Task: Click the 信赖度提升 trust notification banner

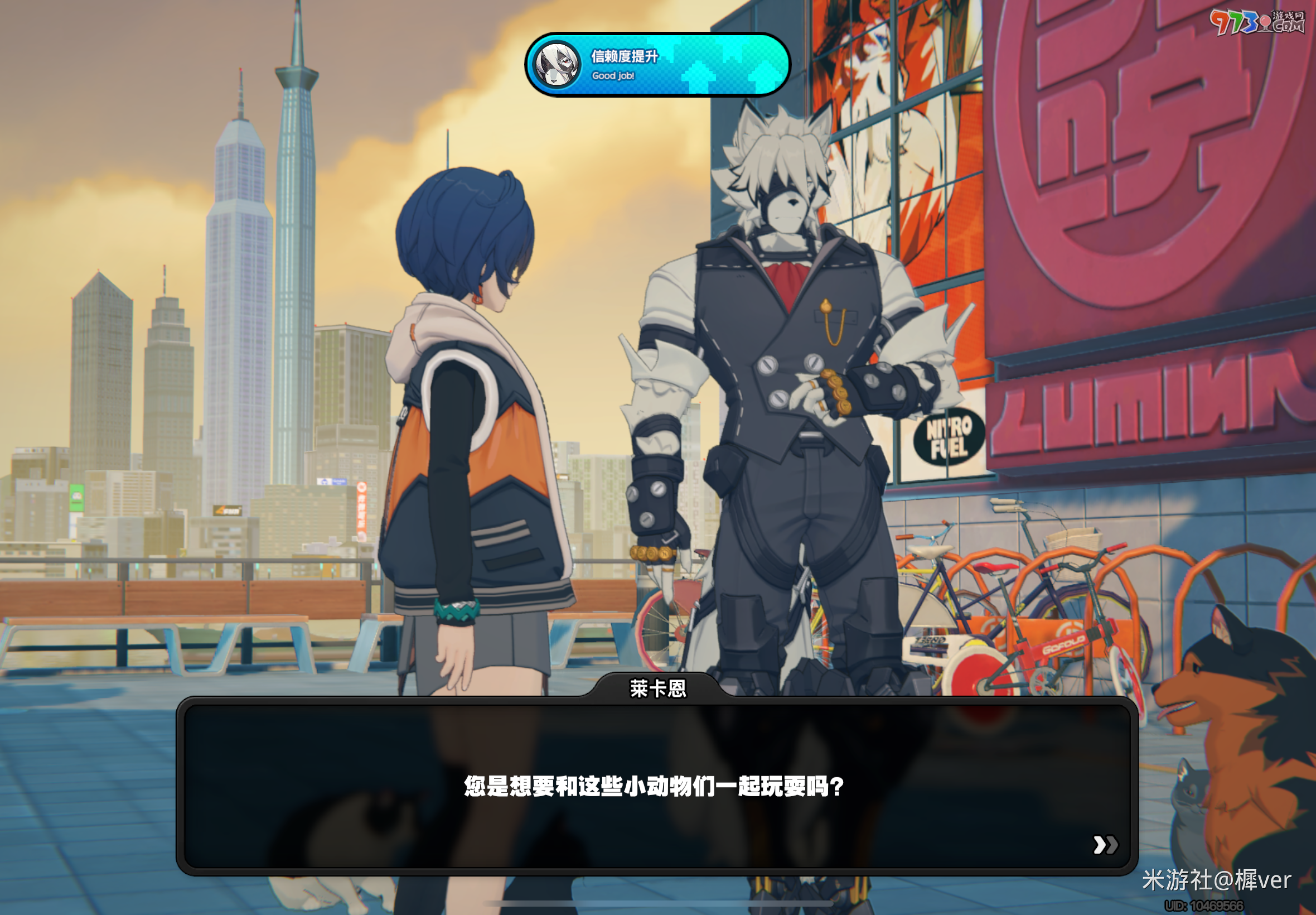Action: point(657,65)
